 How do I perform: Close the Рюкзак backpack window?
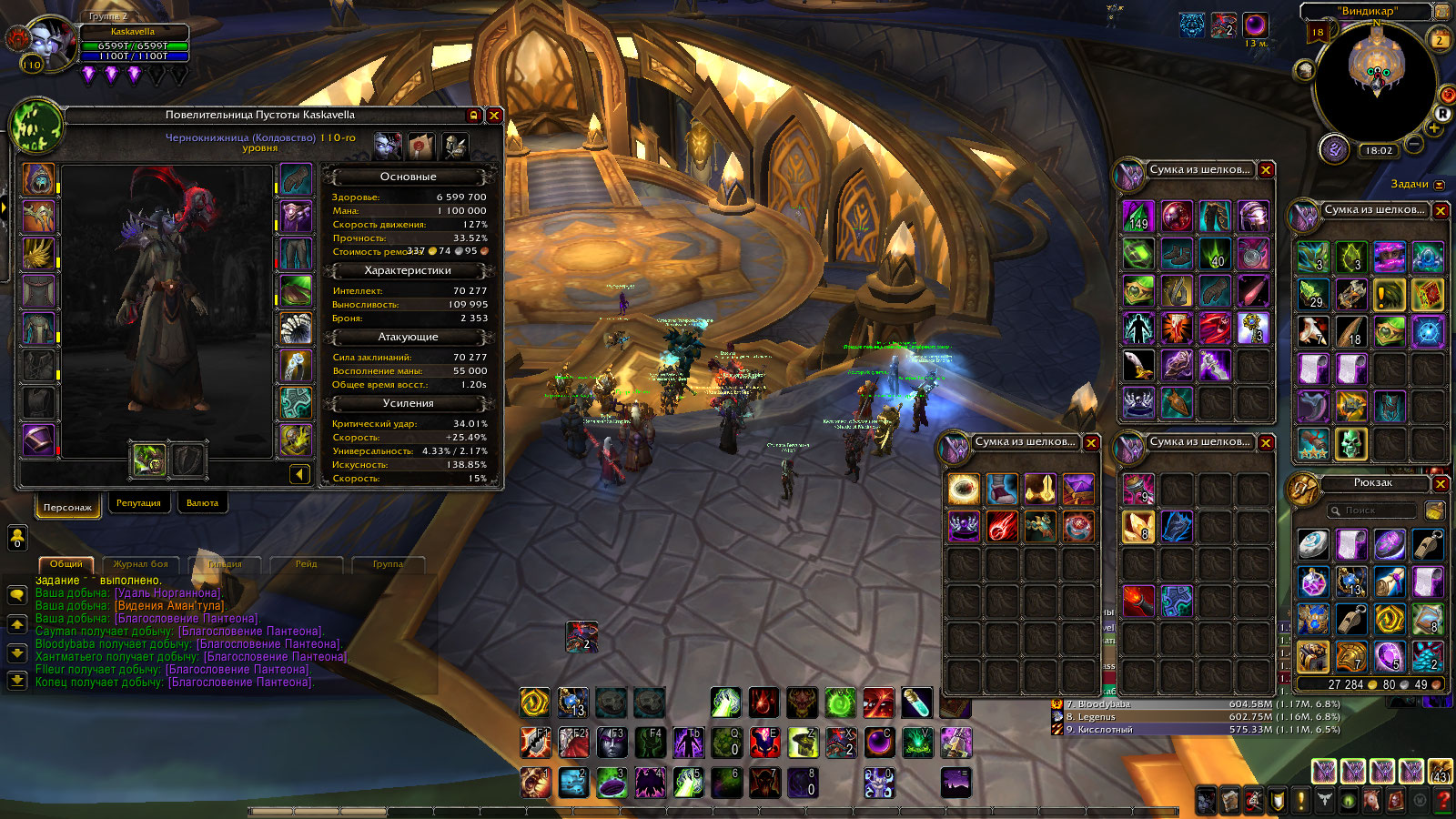pyautogui.click(x=1440, y=483)
